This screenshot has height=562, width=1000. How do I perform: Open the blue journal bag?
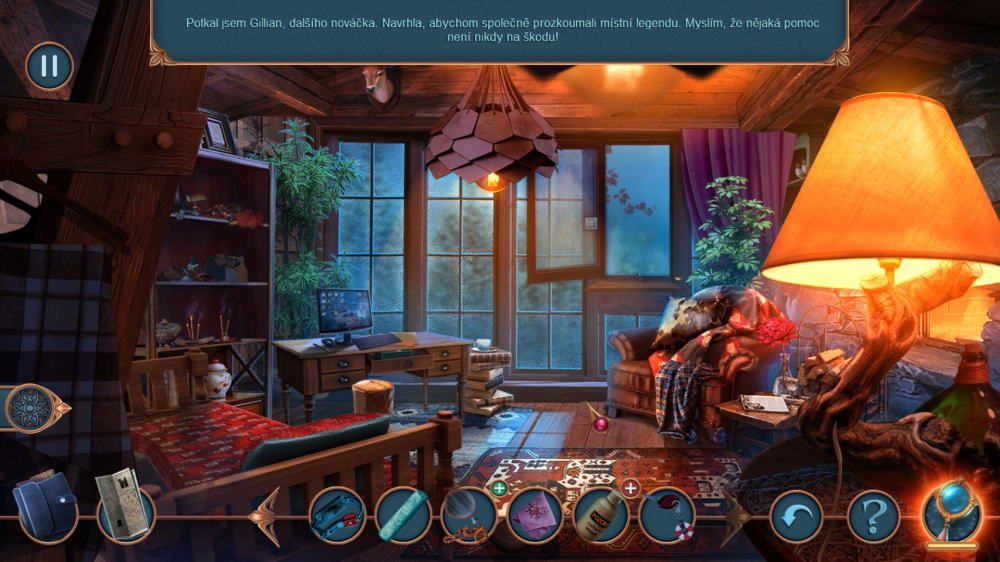[x=45, y=507]
